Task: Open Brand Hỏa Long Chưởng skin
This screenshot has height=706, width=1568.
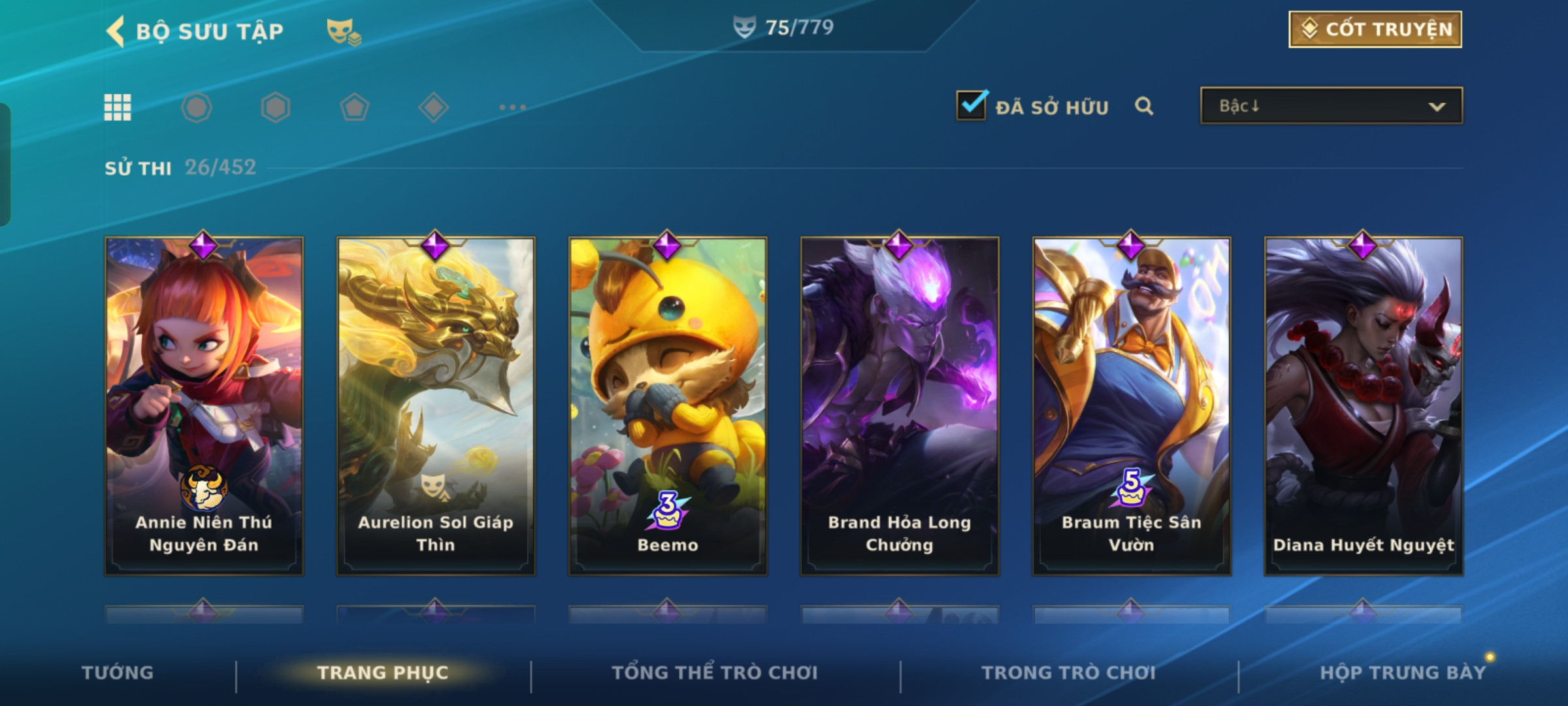Action: (900, 405)
